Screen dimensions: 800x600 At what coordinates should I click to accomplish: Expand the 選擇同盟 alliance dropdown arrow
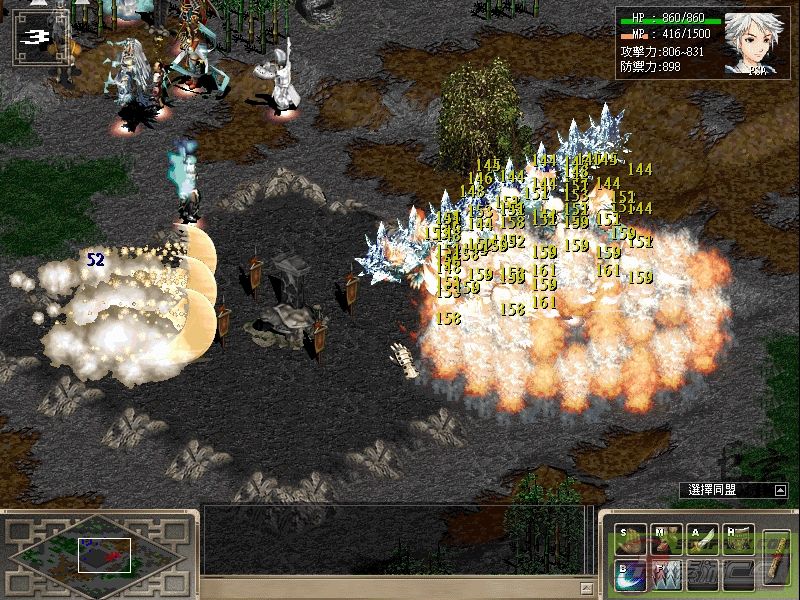coord(779,490)
